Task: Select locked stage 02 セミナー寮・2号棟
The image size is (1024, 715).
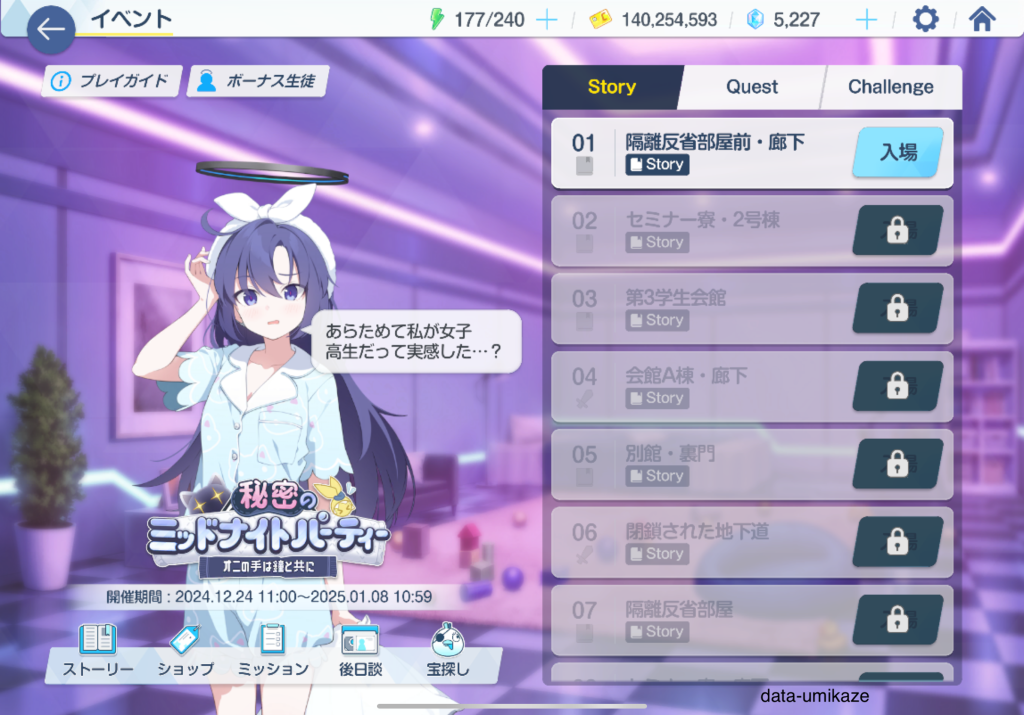Action: coord(751,231)
